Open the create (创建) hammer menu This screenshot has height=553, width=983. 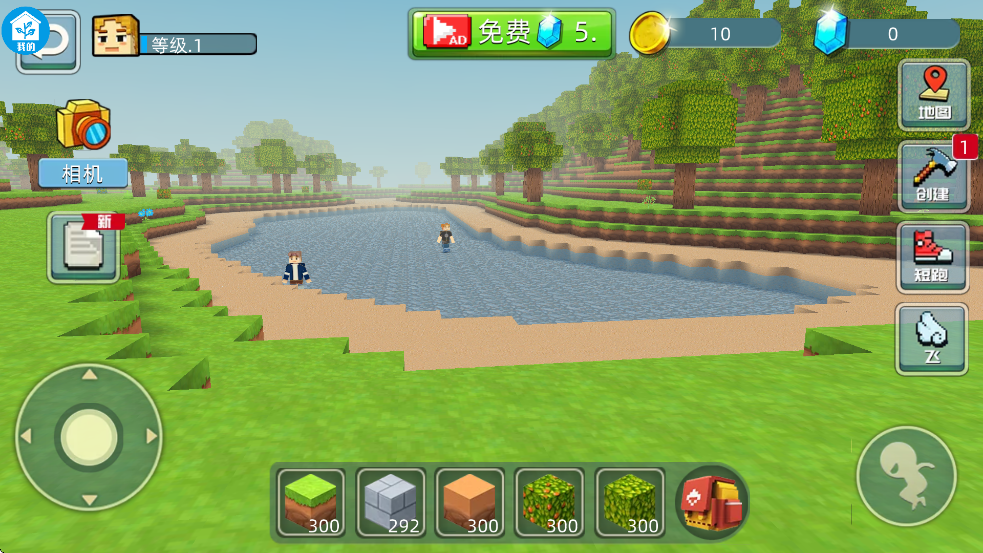click(x=933, y=176)
